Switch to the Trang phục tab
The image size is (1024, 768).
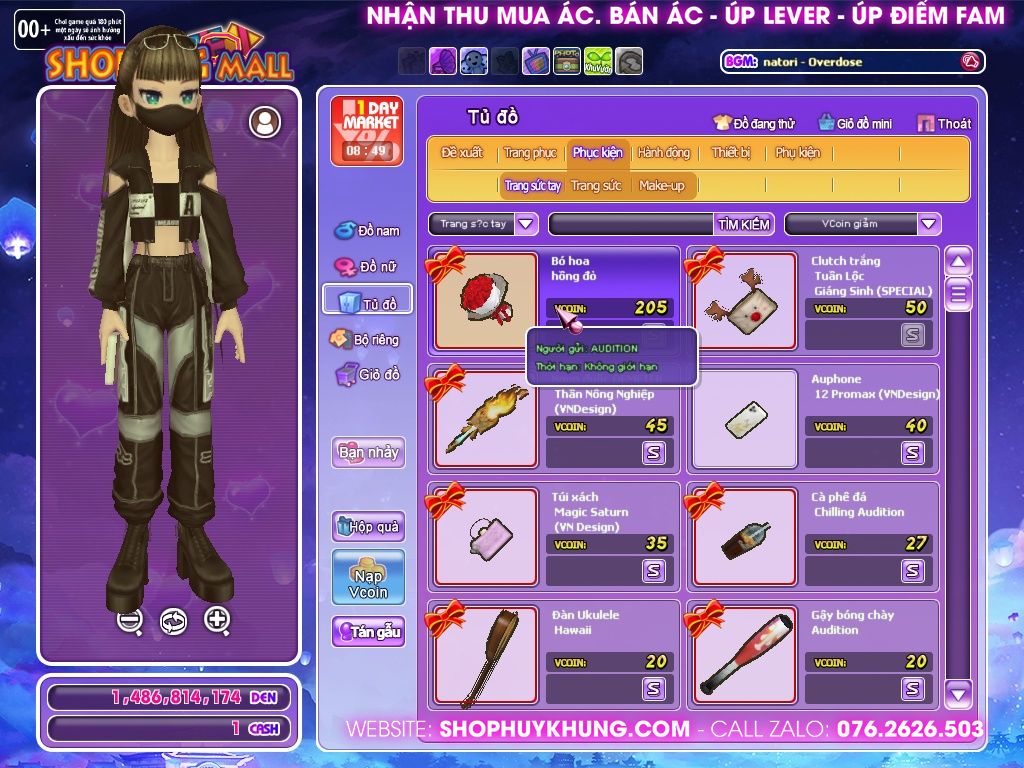pyautogui.click(x=530, y=153)
